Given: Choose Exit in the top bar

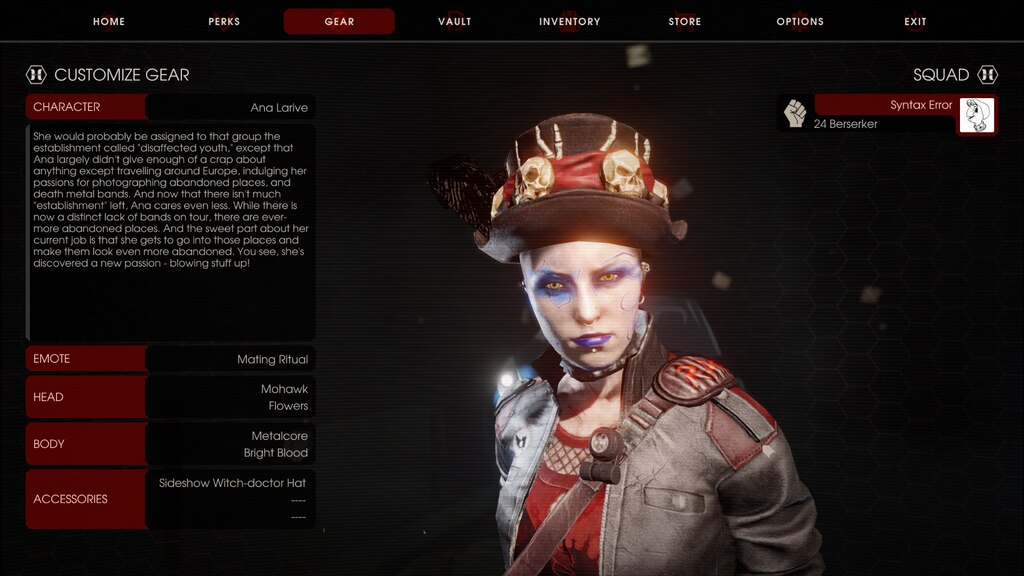Looking at the screenshot, I should (915, 22).
